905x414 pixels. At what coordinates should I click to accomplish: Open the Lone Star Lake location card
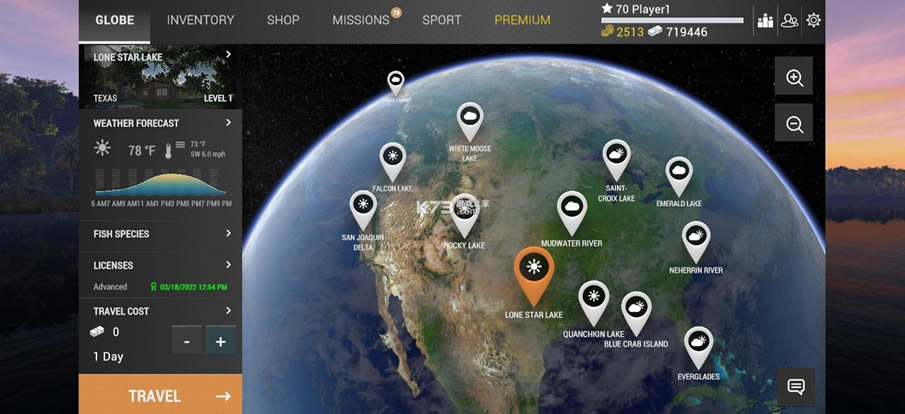pyautogui.click(x=160, y=77)
